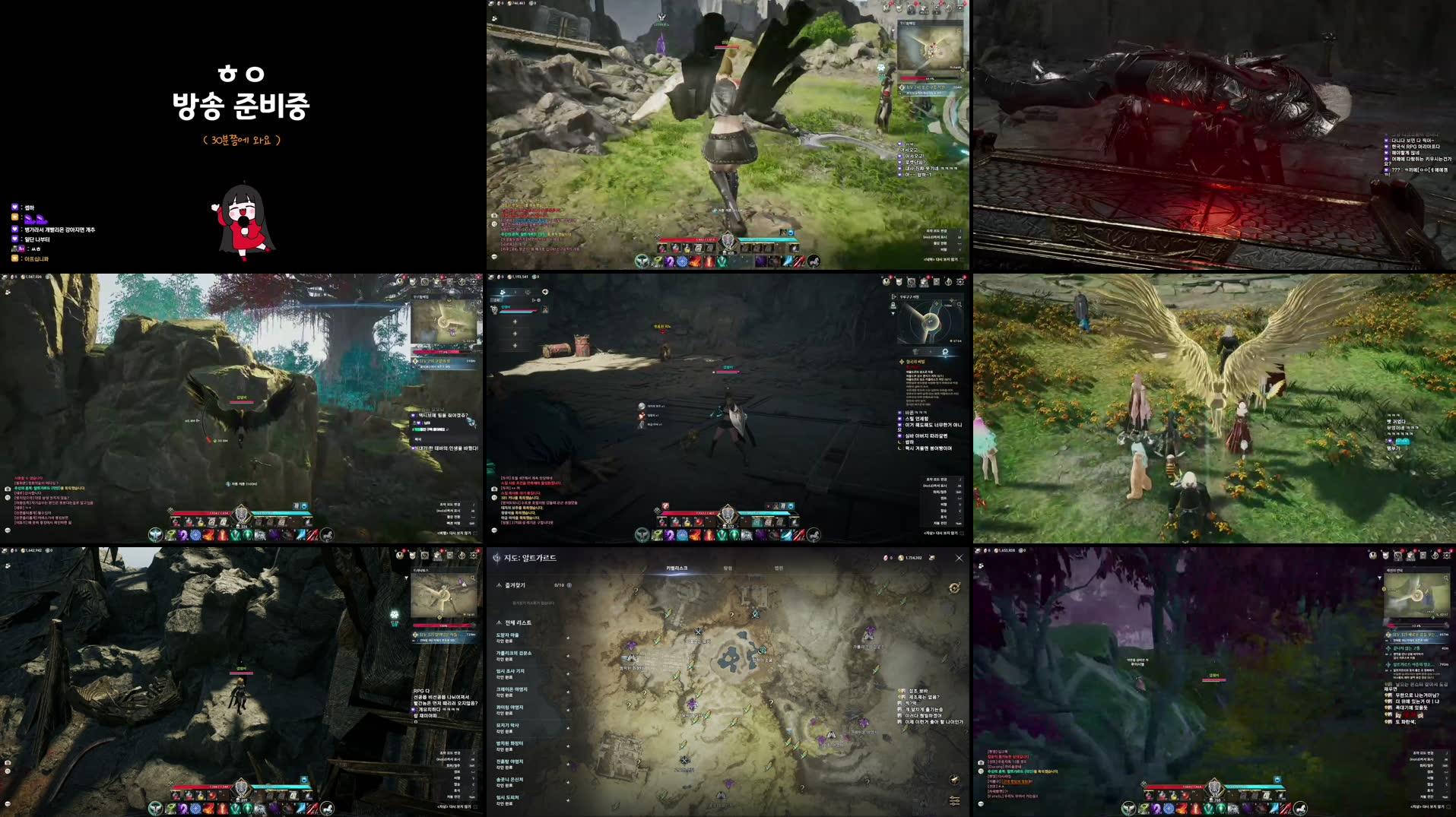1456x817 pixels.
Task: Click the compass reset icon in the map's top-right
Action: pos(954,588)
